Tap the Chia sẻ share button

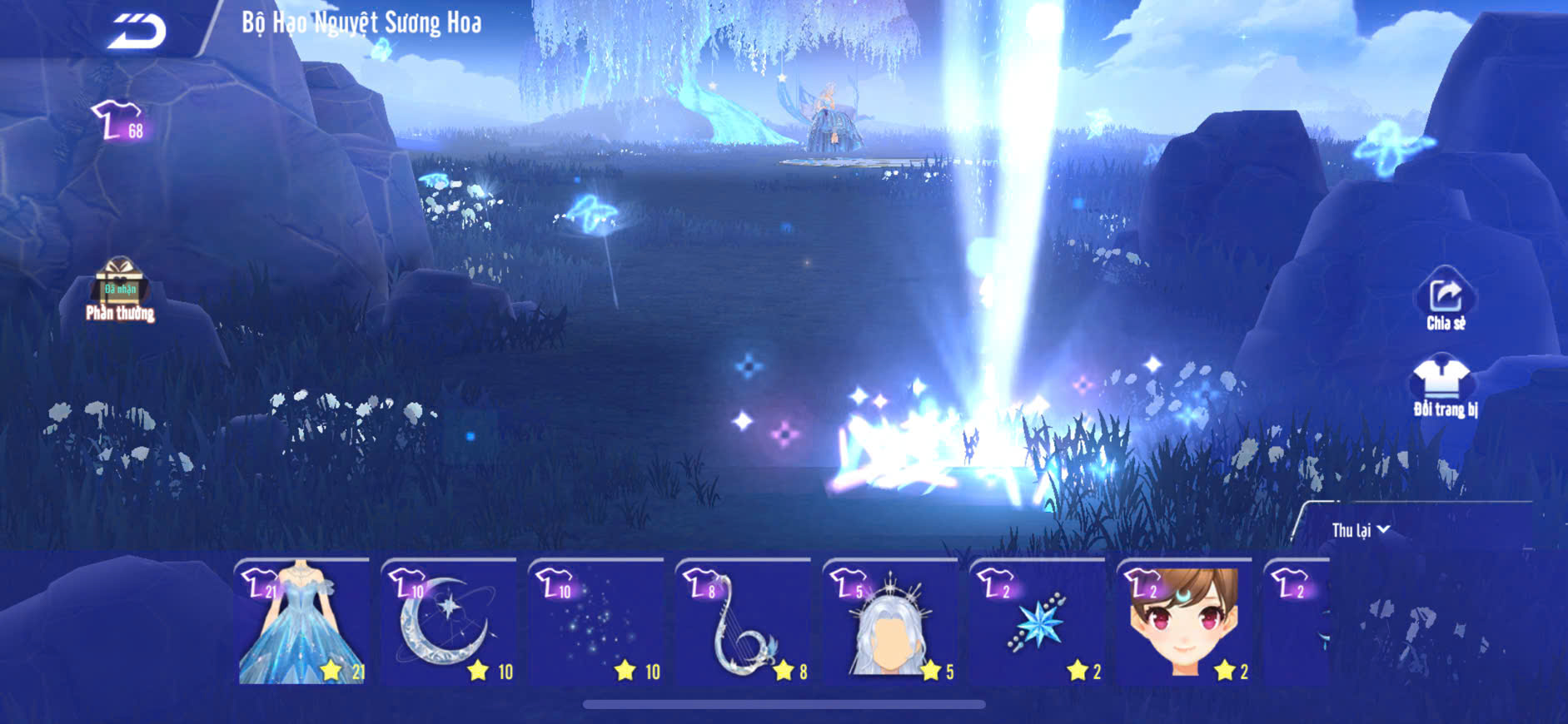tap(1446, 300)
